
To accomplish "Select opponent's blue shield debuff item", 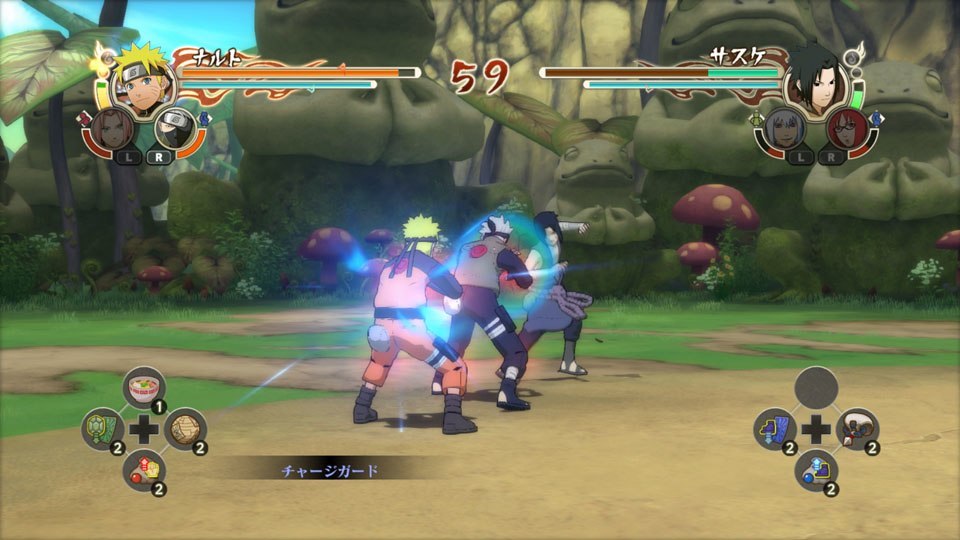I will [x=775, y=430].
